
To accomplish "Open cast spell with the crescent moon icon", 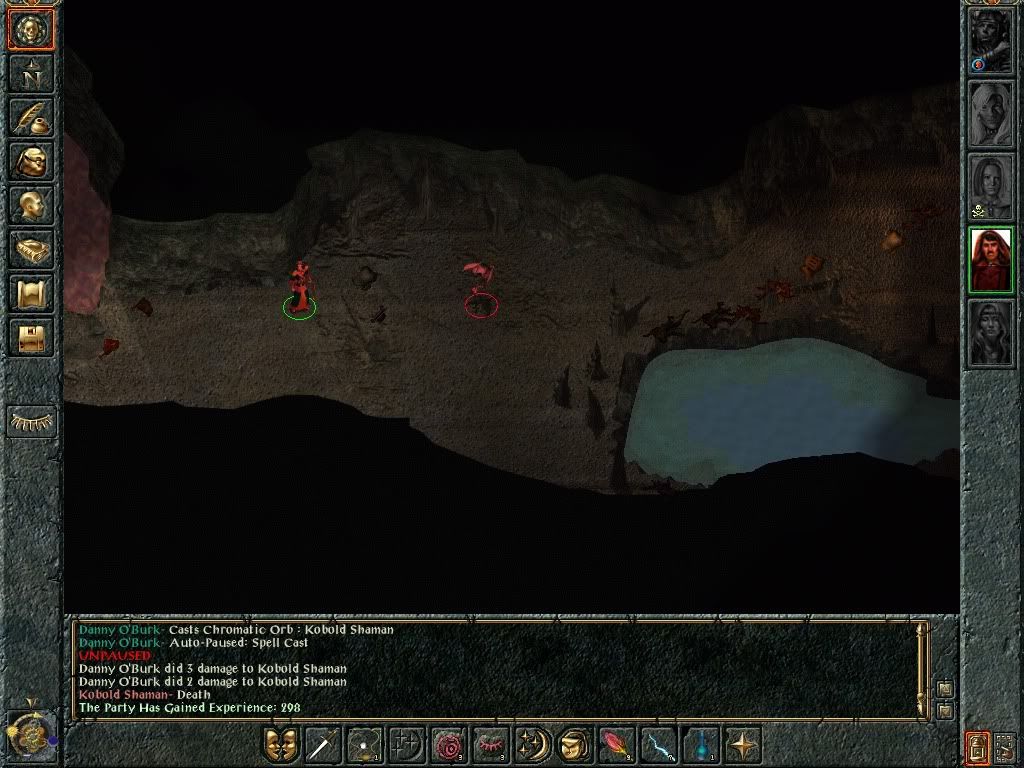I will pyautogui.click(x=531, y=746).
